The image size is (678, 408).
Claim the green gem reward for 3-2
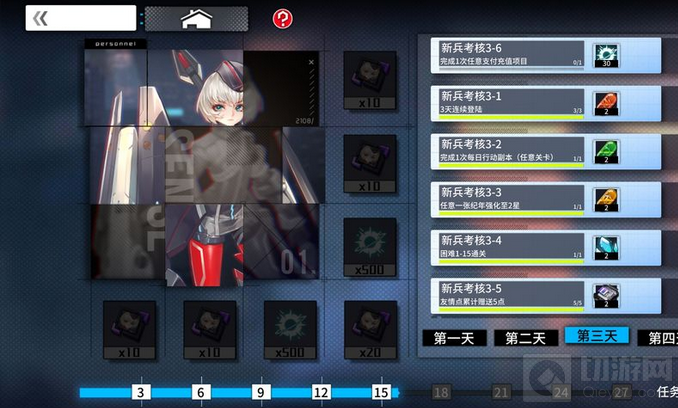(x=607, y=152)
